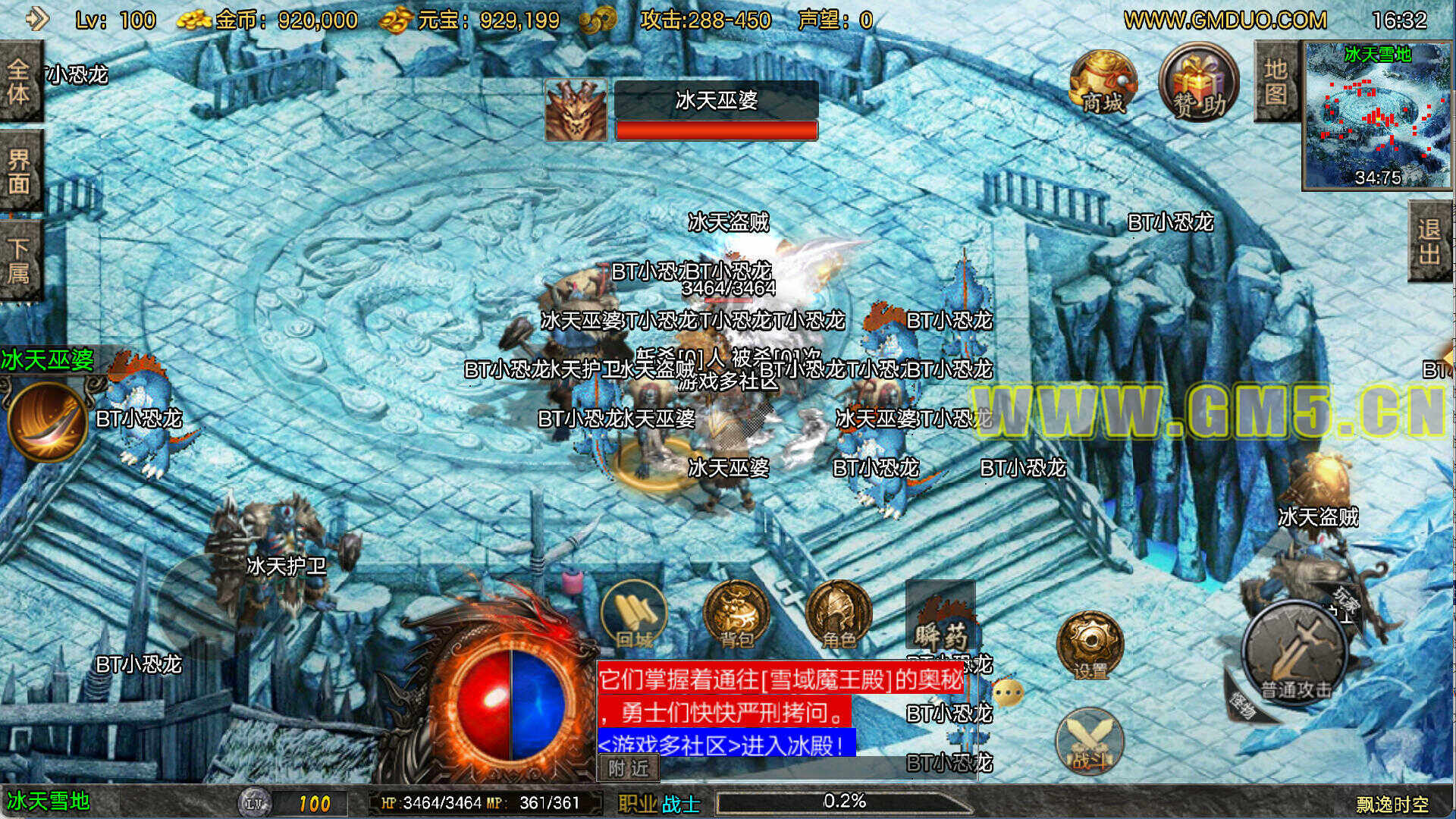Click the 地图 map button
The width and height of the screenshot is (1456, 819).
1276,82
